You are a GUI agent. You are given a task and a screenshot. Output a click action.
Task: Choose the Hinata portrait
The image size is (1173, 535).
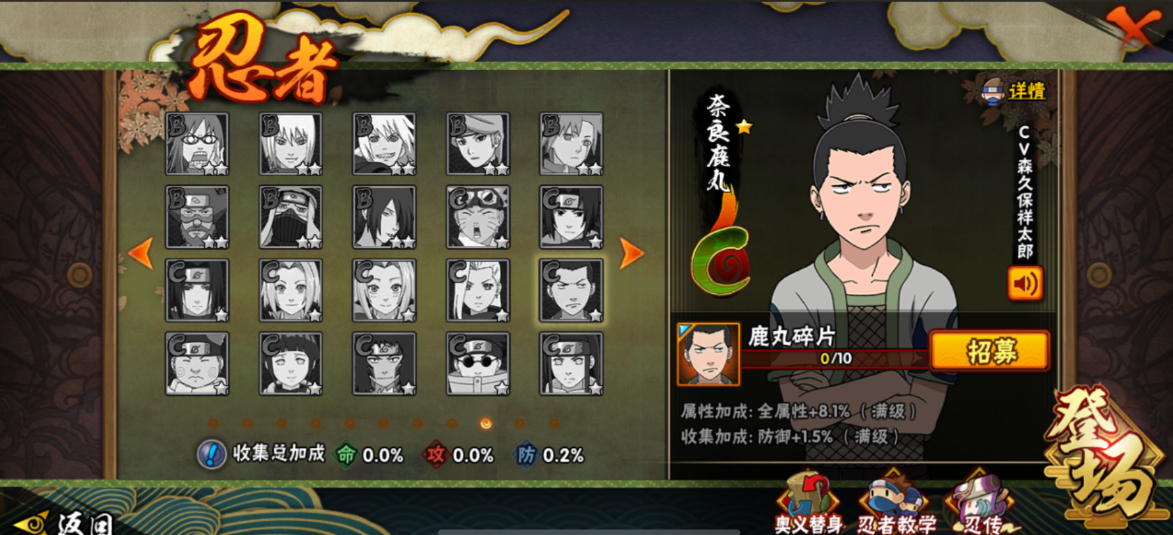(x=290, y=364)
